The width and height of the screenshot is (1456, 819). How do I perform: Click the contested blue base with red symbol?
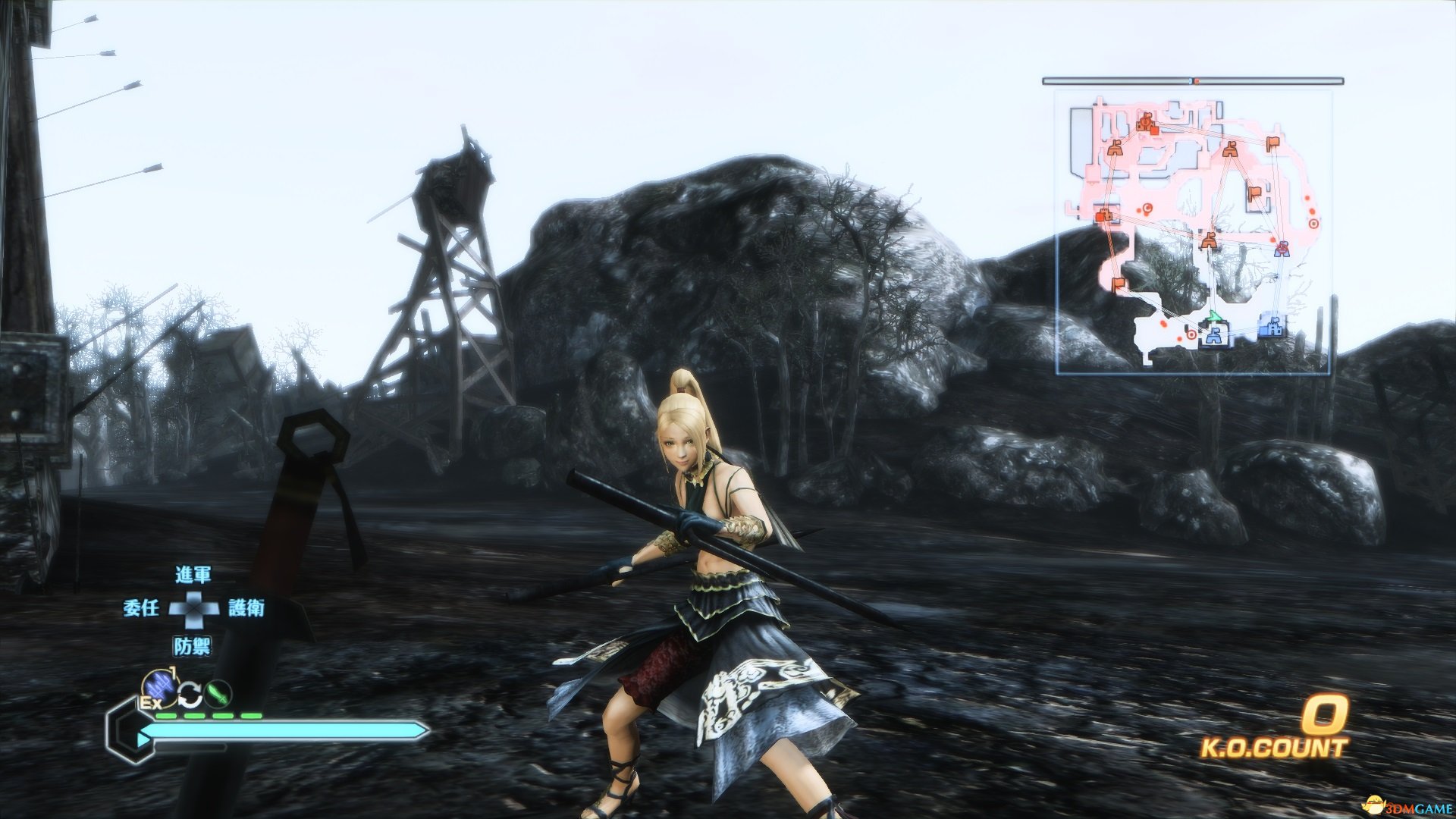(1282, 248)
